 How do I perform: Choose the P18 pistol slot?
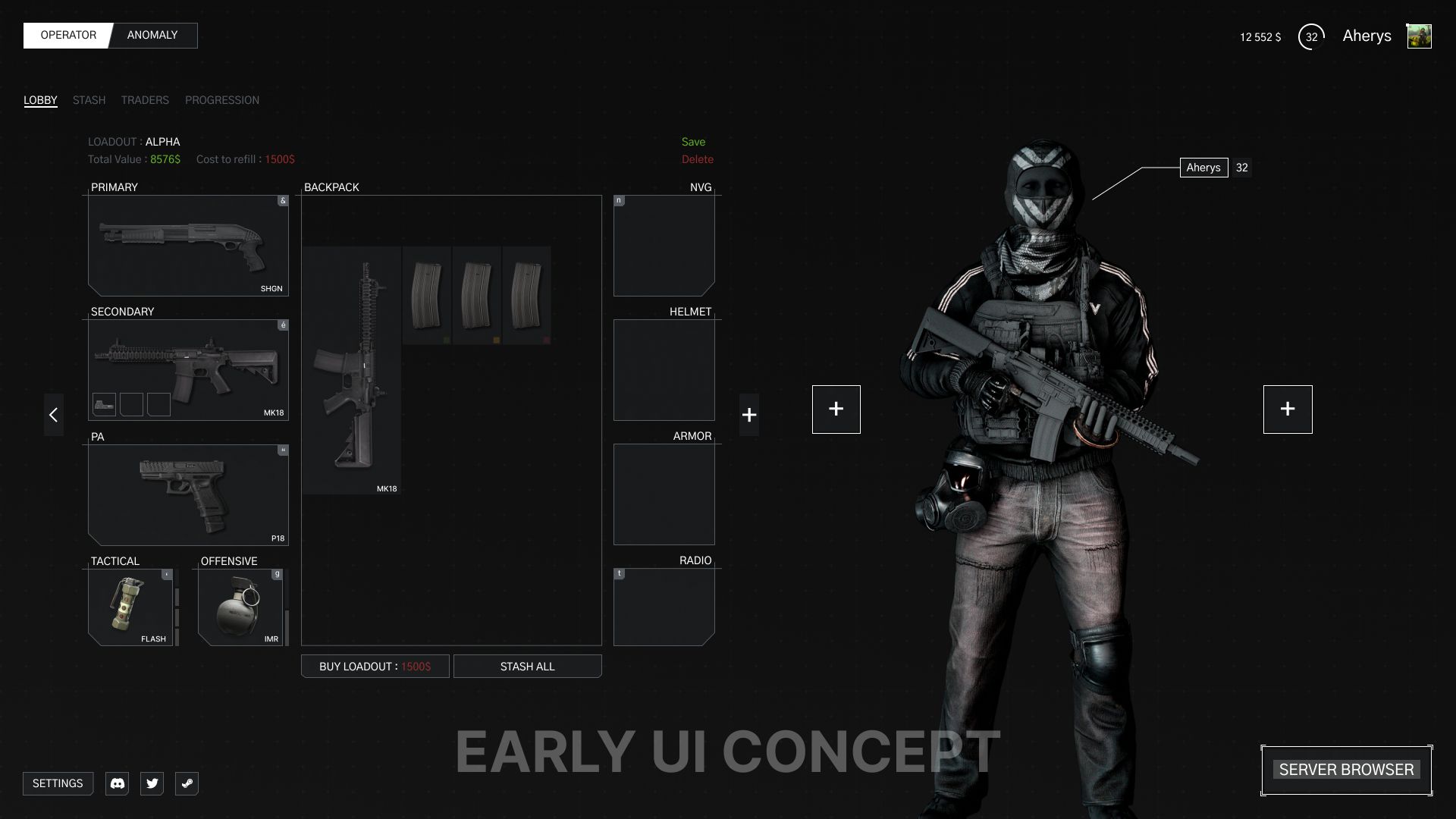pos(188,494)
